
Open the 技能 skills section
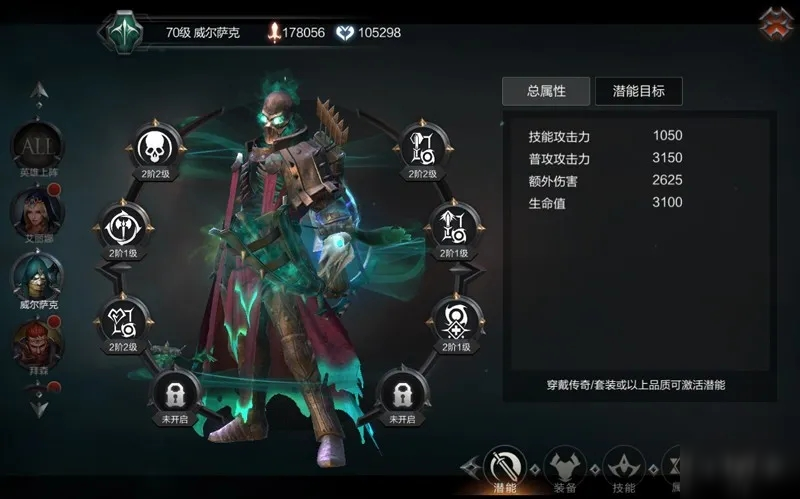tap(623, 466)
